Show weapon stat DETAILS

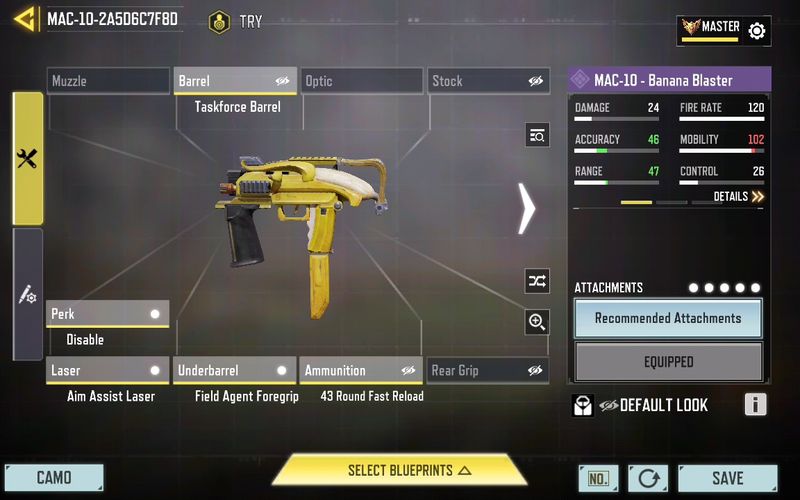click(738, 197)
